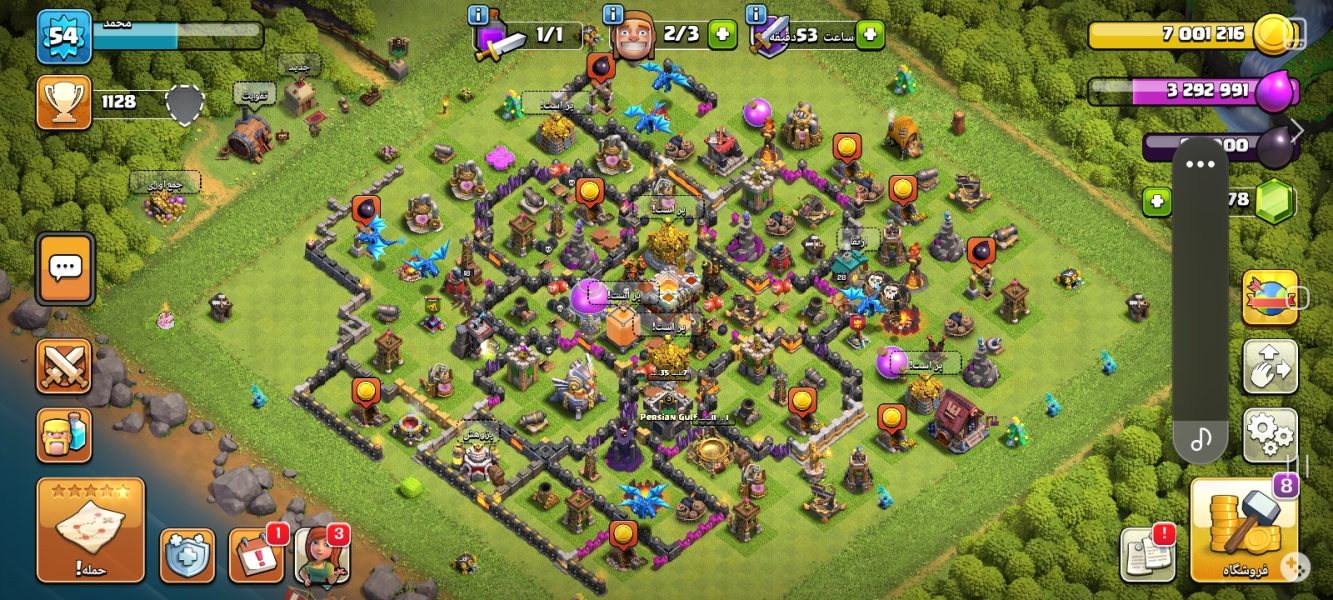The height and width of the screenshot is (600, 1333).
Task: Open the settings gears button
Action: [1270, 435]
